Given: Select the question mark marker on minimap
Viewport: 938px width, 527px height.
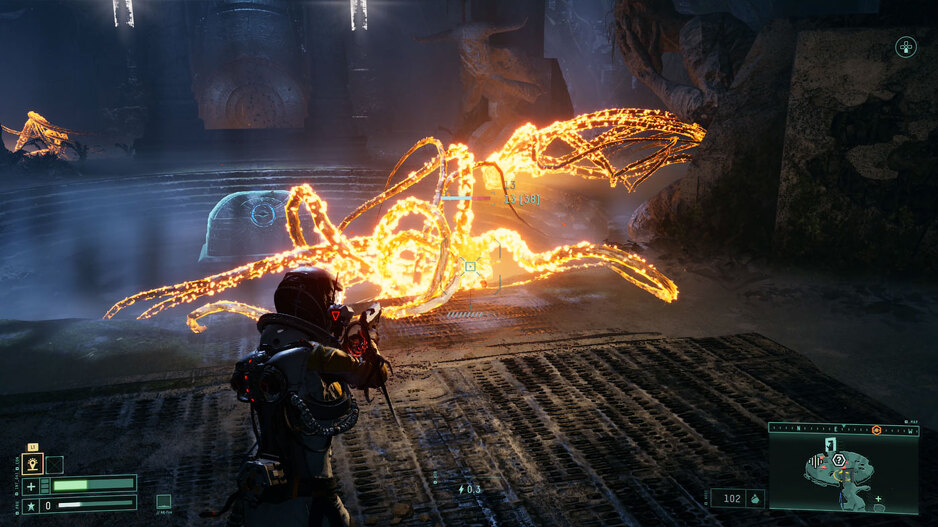Looking at the screenshot, I should click(x=838, y=459).
